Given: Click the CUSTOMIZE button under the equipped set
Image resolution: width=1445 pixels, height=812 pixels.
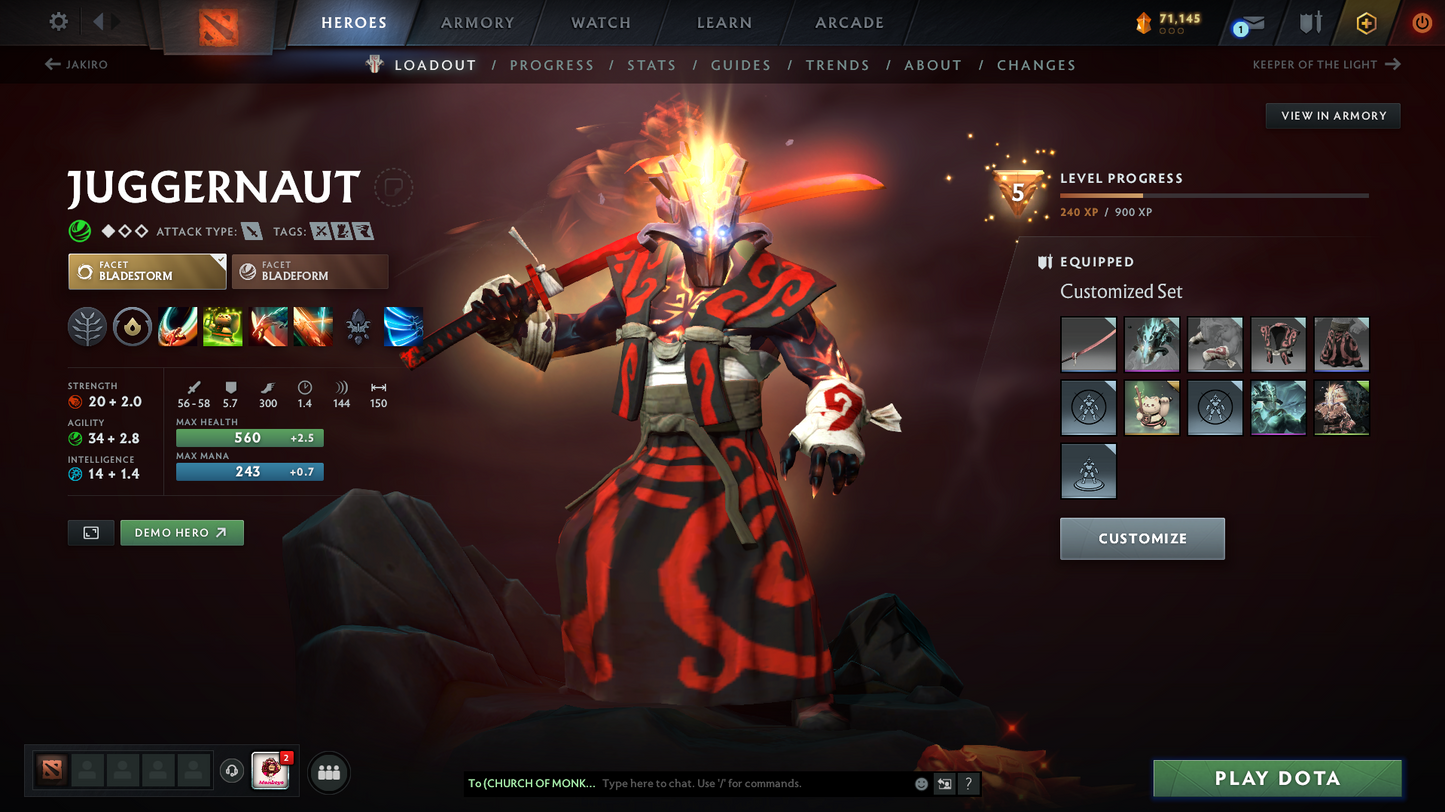Looking at the screenshot, I should [1142, 538].
